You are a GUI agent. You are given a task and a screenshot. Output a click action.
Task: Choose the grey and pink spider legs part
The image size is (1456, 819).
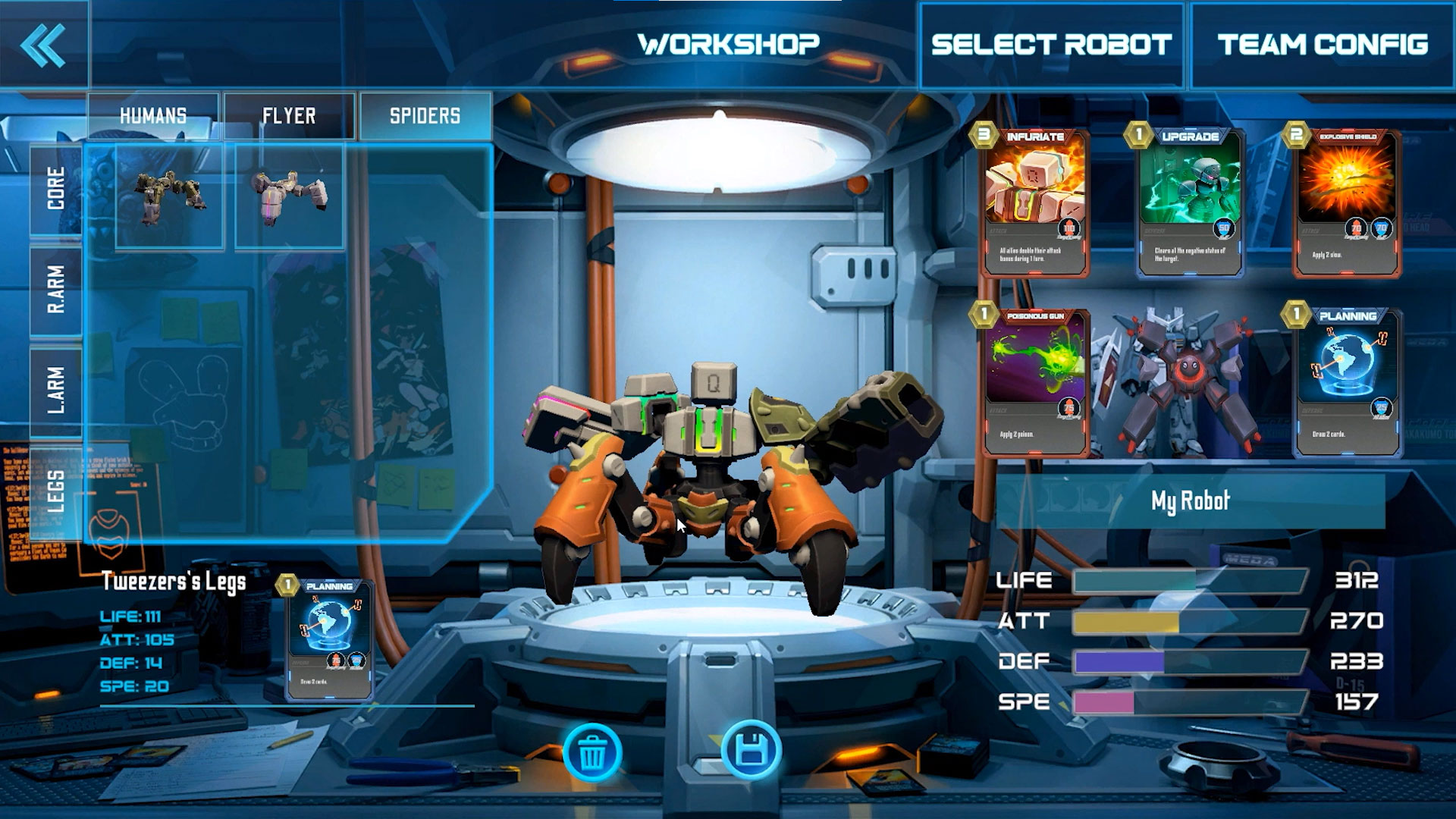tap(289, 197)
